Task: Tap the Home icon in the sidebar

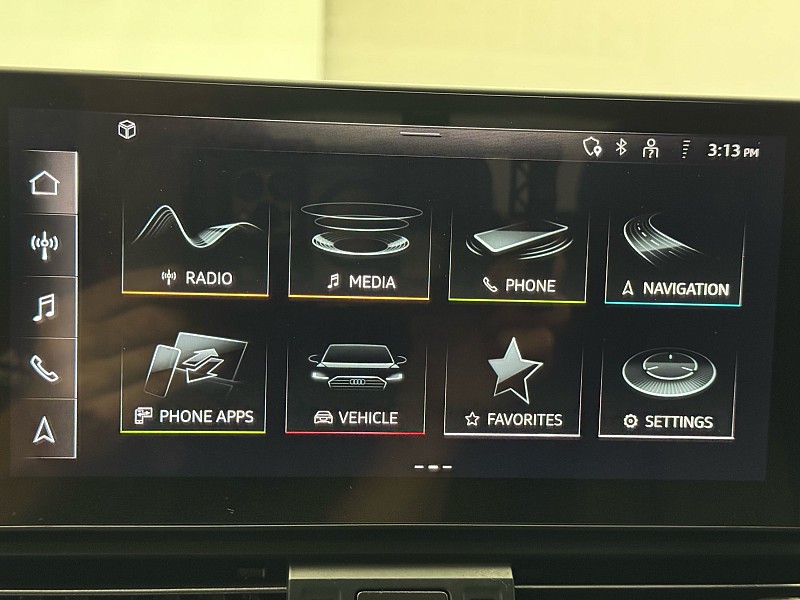Action: coord(45,183)
